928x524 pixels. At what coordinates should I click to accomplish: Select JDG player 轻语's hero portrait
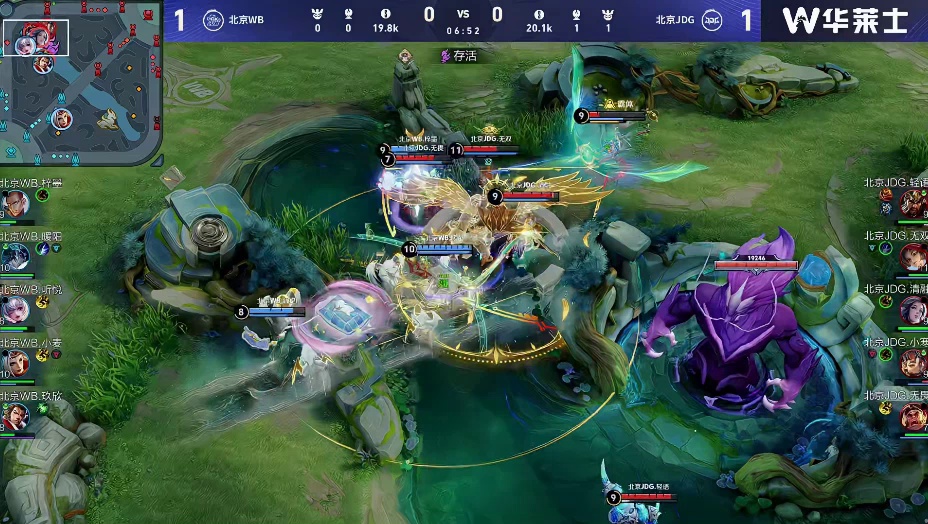pos(913,204)
